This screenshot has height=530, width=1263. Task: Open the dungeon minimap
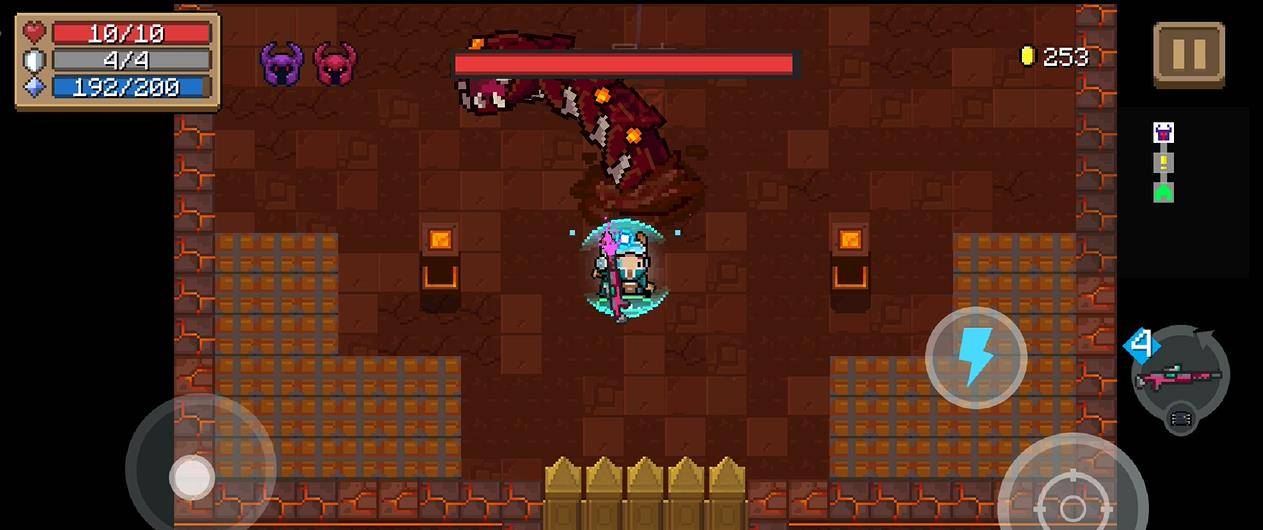1163,162
